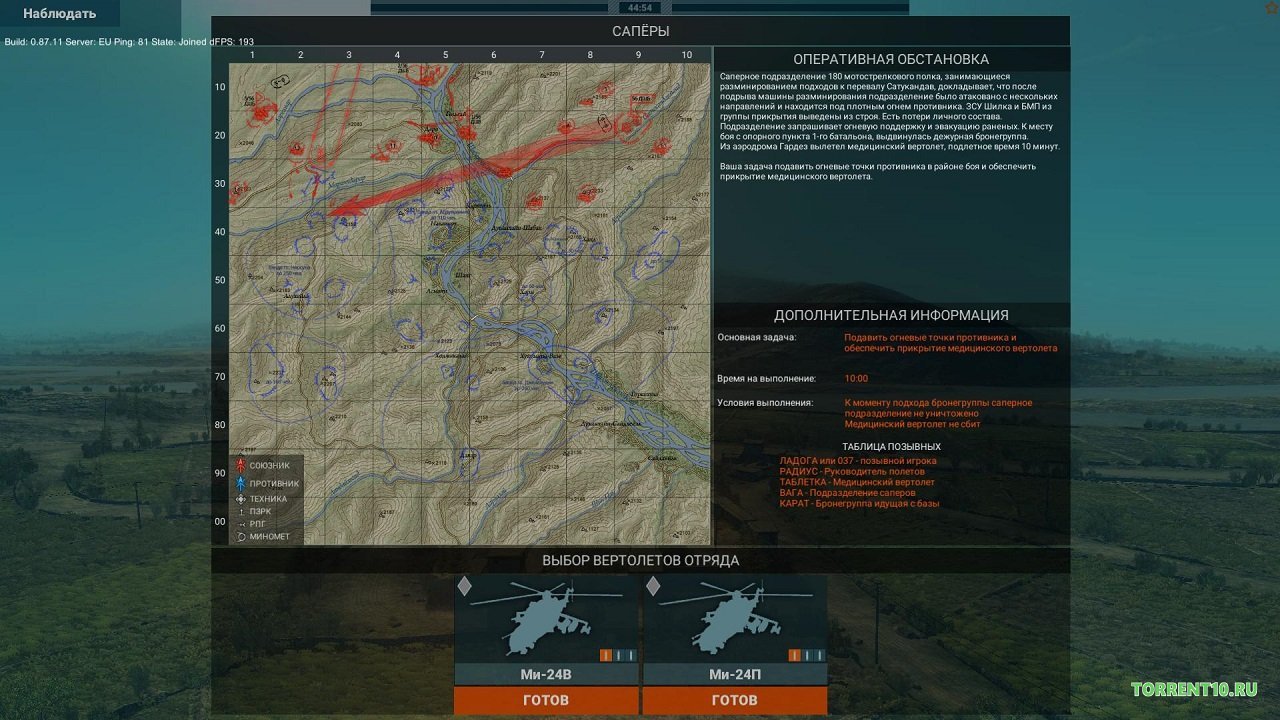Open the Ми-24В helicopter silhouette thumbnail
This screenshot has height=720, width=1280.
546,620
